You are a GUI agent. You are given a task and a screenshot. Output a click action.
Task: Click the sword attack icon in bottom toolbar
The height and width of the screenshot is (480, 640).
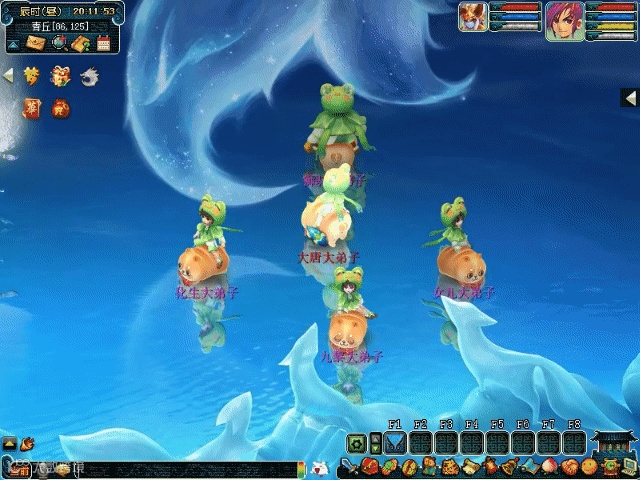(348, 467)
